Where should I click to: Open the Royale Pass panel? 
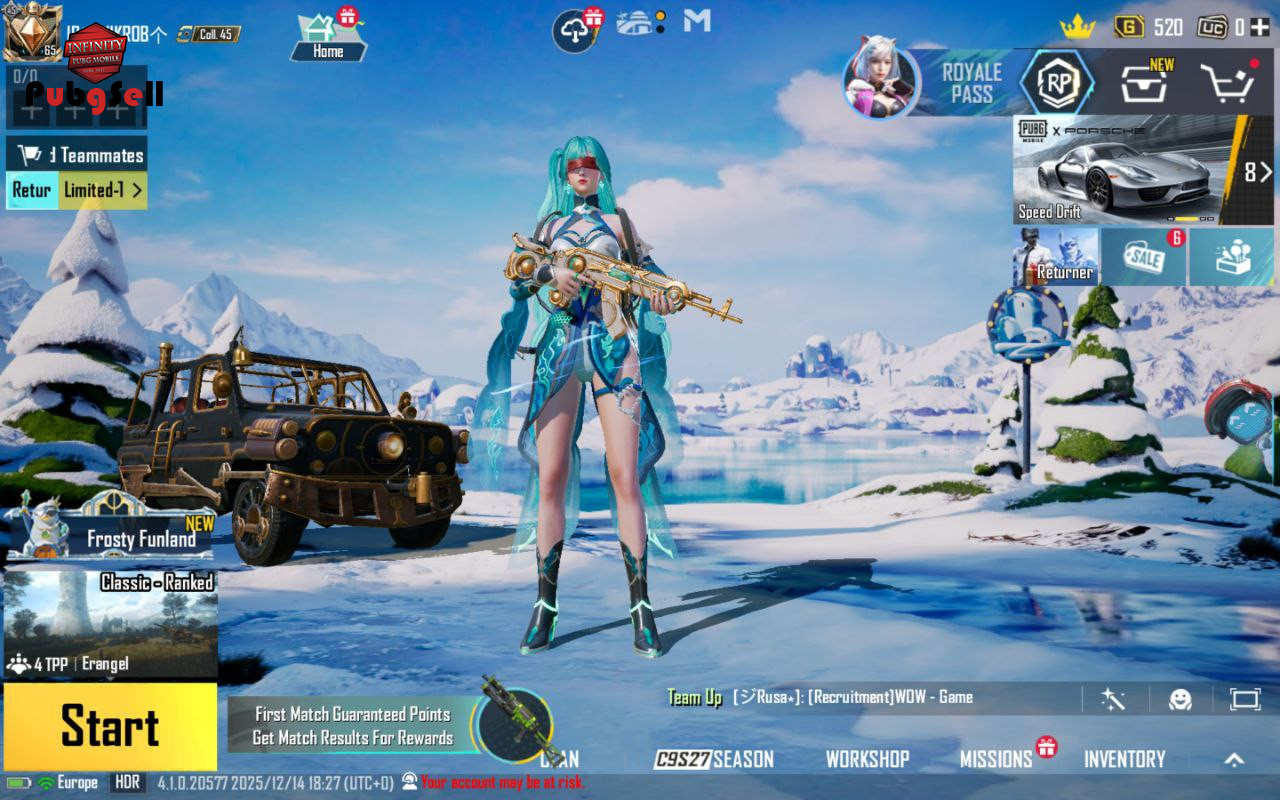pyautogui.click(x=970, y=83)
